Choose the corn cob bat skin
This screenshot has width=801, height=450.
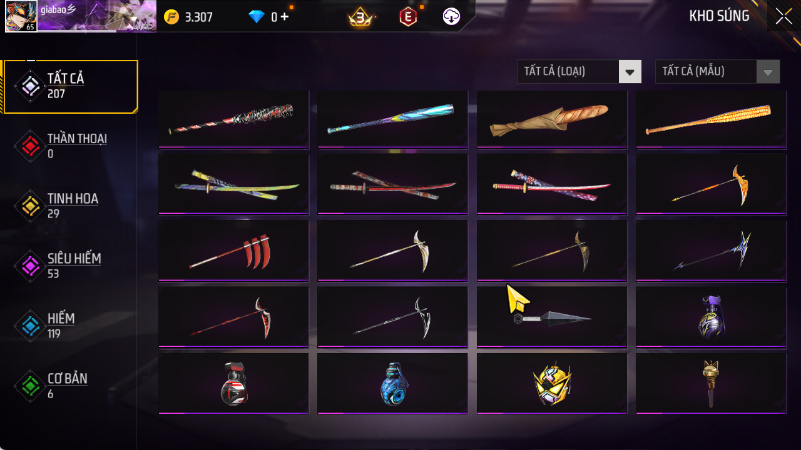point(711,119)
